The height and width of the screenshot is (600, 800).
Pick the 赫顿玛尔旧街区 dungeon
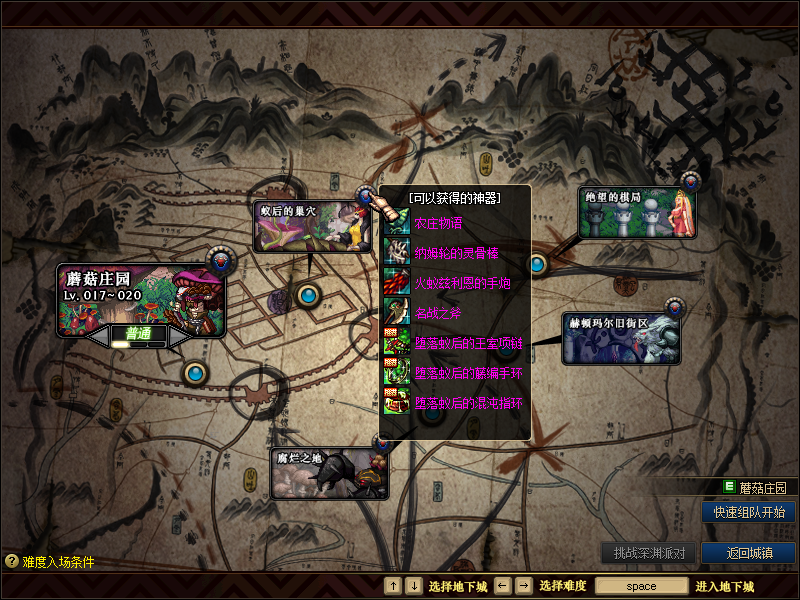tap(621, 337)
